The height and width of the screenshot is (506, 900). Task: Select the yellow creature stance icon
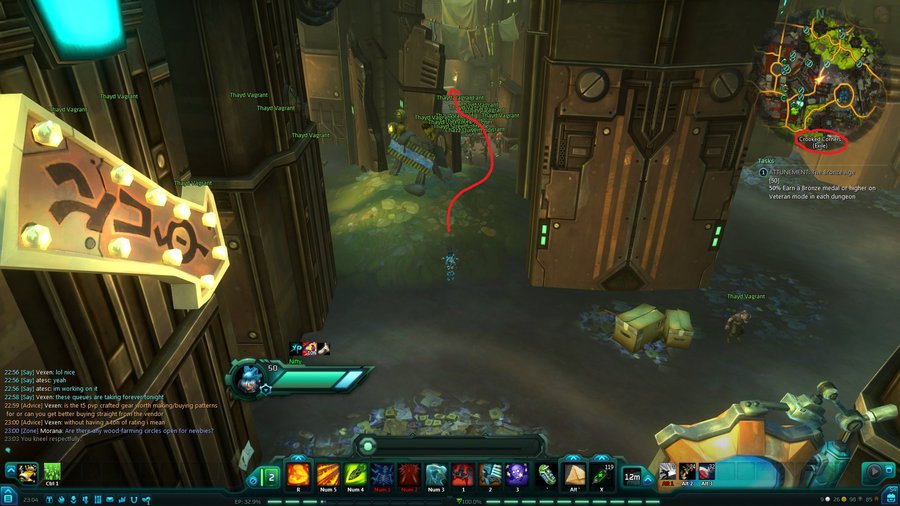tap(25, 471)
